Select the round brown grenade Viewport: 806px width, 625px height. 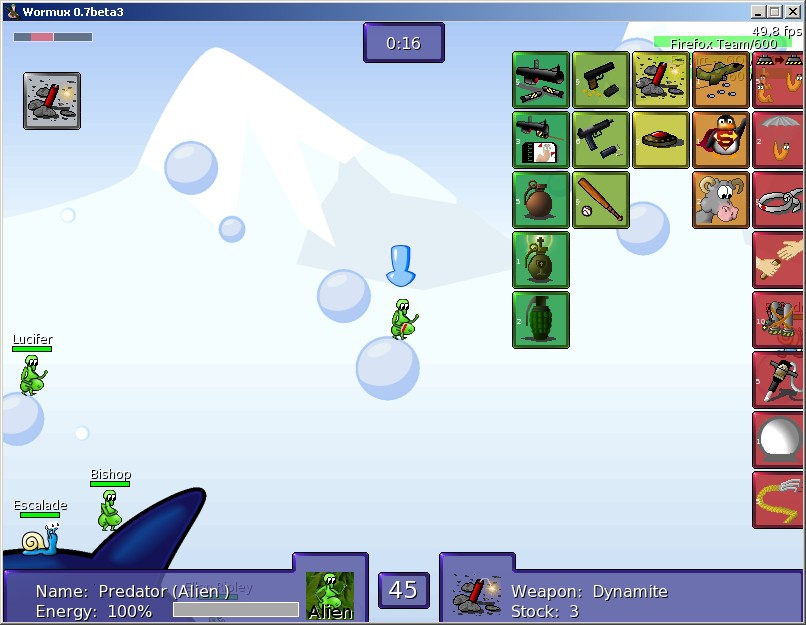pyautogui.click(x=541, y=200)
